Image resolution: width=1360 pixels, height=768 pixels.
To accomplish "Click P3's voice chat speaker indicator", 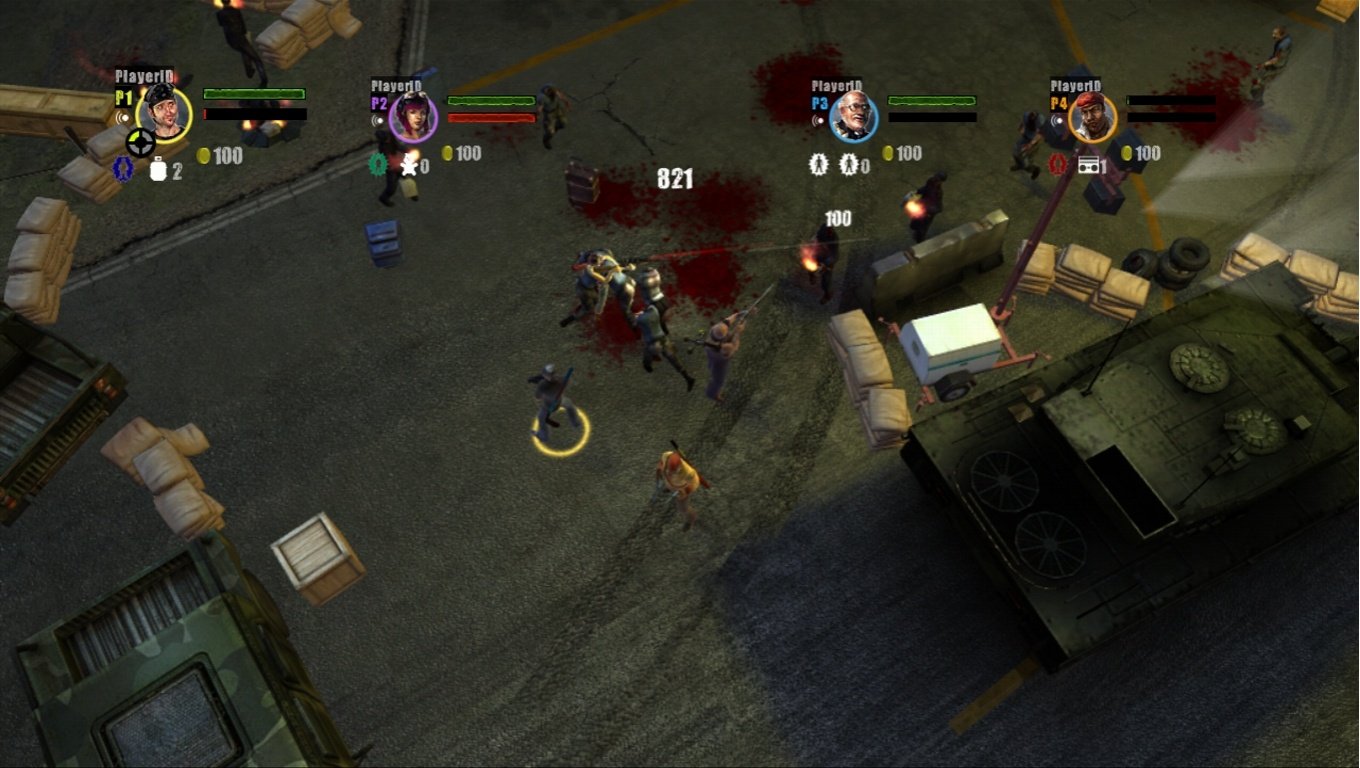I will tap(817, 120).
